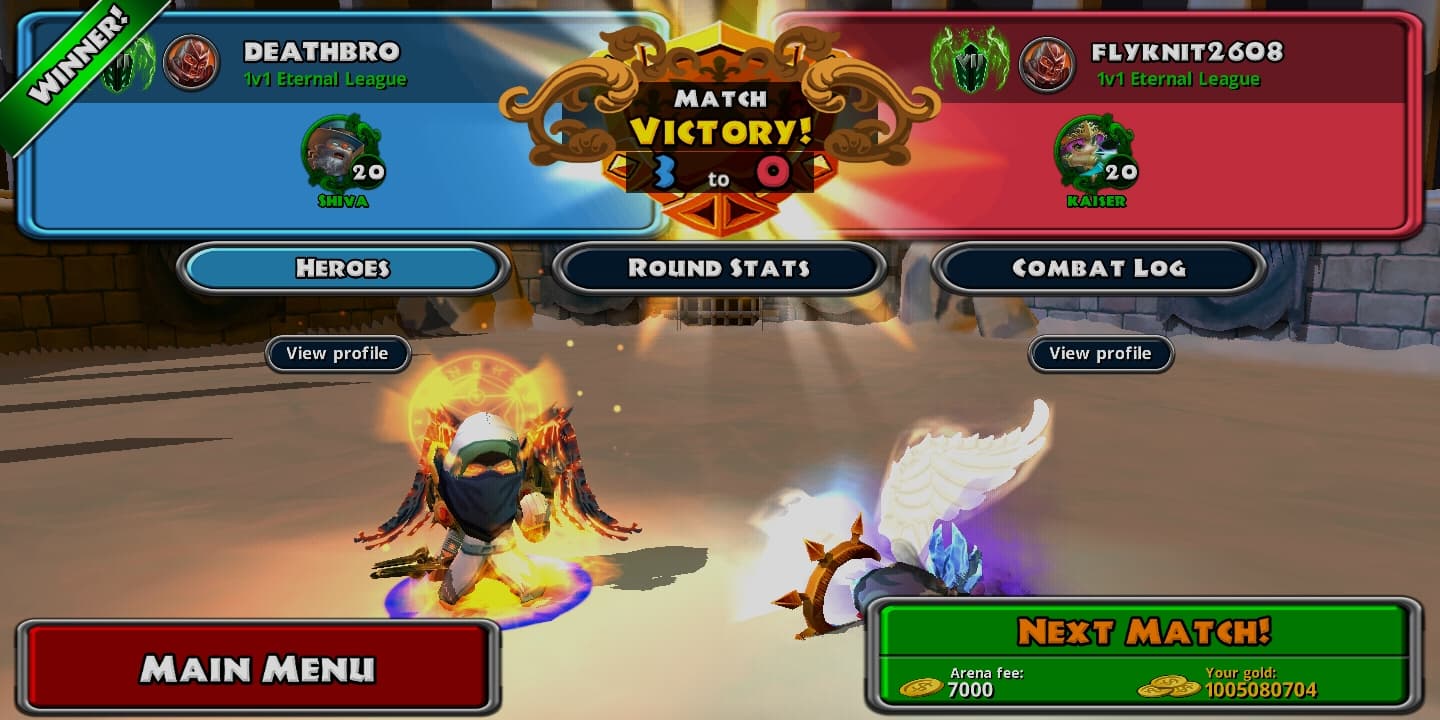Open the Round Stats tab

(718, 268)
